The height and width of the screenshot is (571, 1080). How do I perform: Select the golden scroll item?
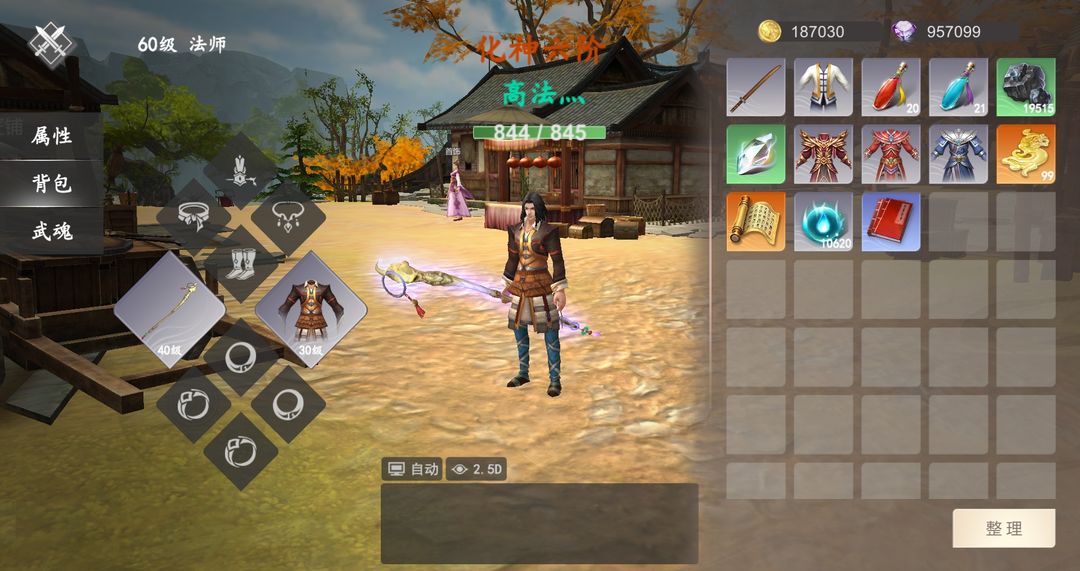[756, 221]
